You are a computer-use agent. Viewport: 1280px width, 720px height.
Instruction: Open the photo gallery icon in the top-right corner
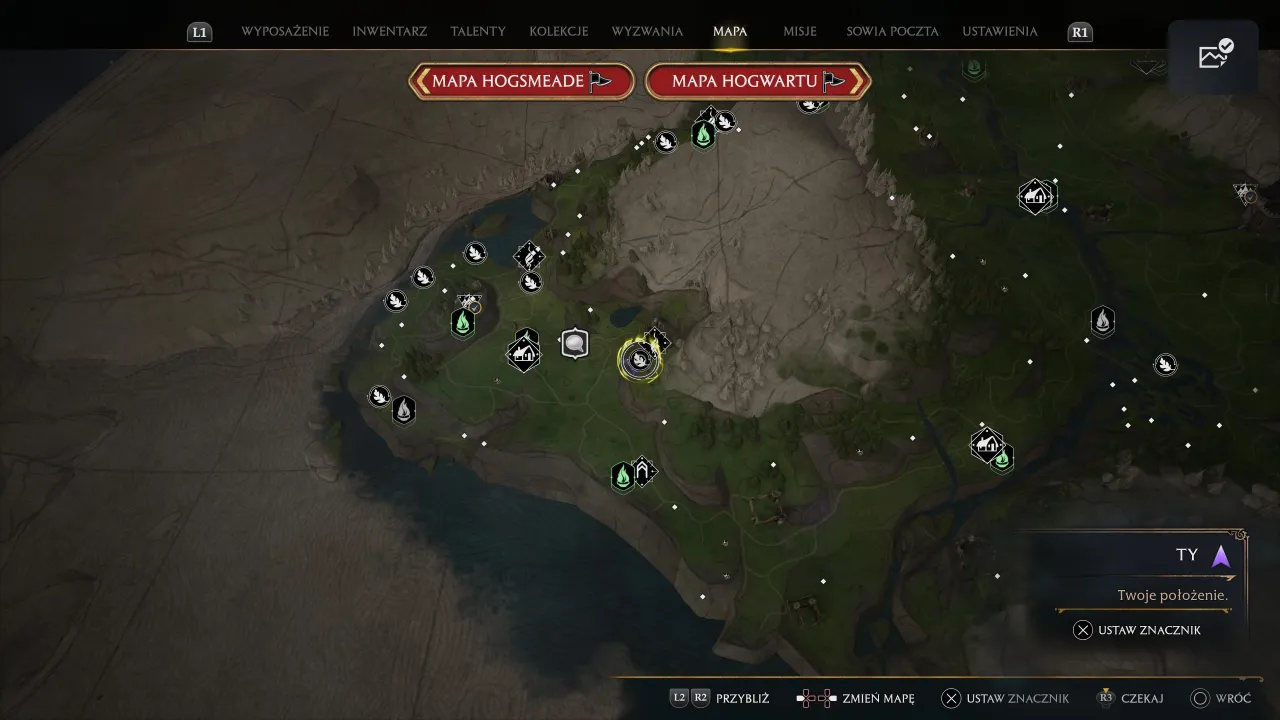point(1213,56)
